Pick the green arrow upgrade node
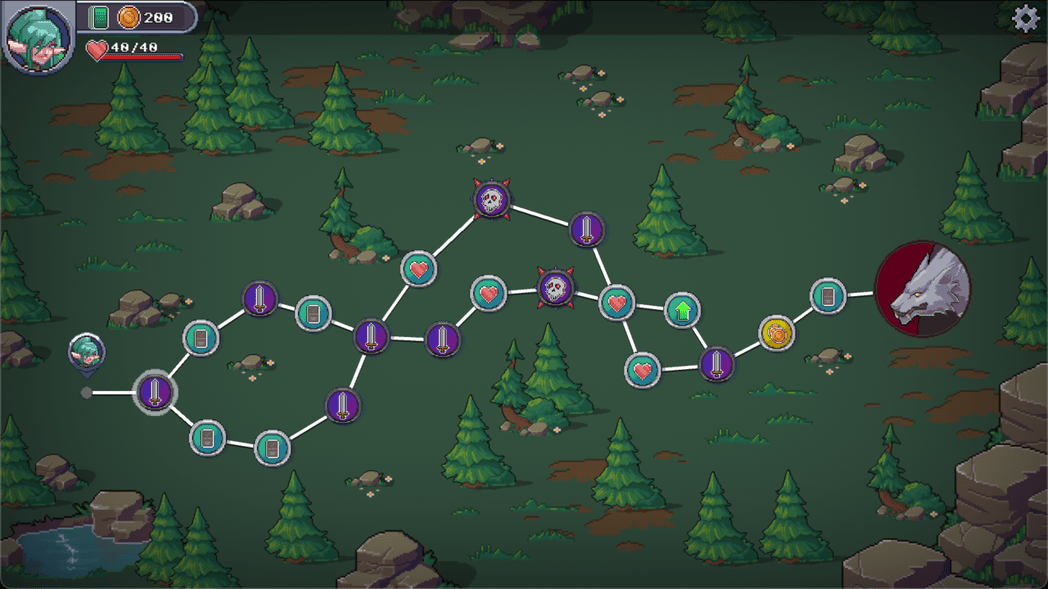Image resolution: width=1048 pixels, height=589 pixels. pos(682,311)
